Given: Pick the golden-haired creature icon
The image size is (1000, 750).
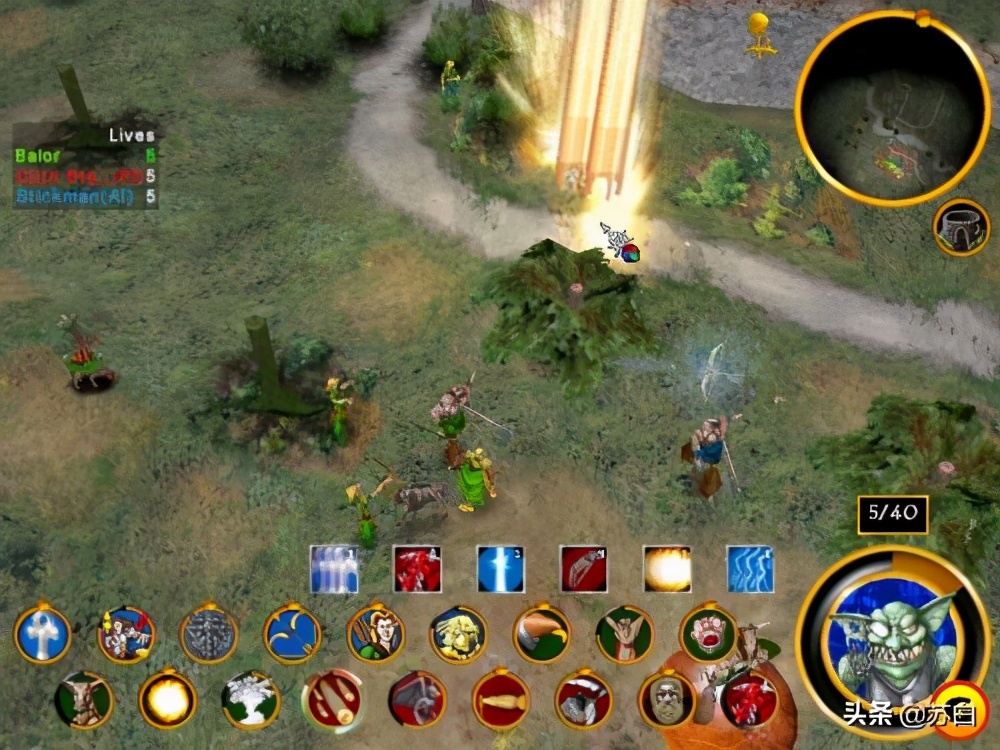Looking at the screenshot, I should 459,634.
